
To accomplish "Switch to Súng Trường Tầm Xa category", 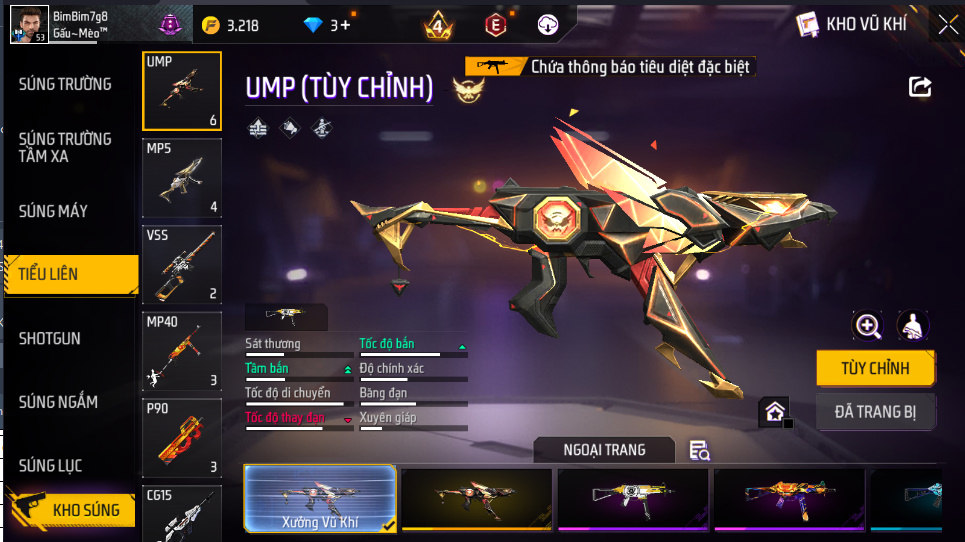I will pos(66,147).
